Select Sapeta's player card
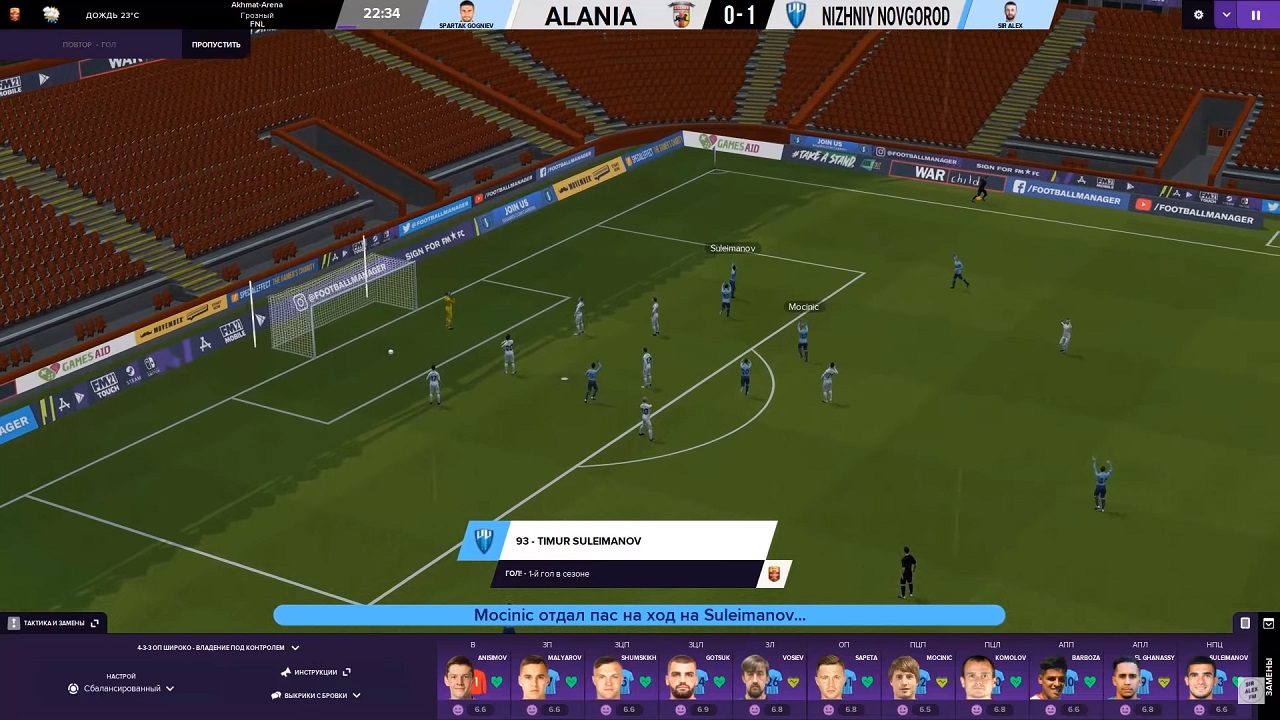Screen dimensions: 1280x720 click(843, 680)
